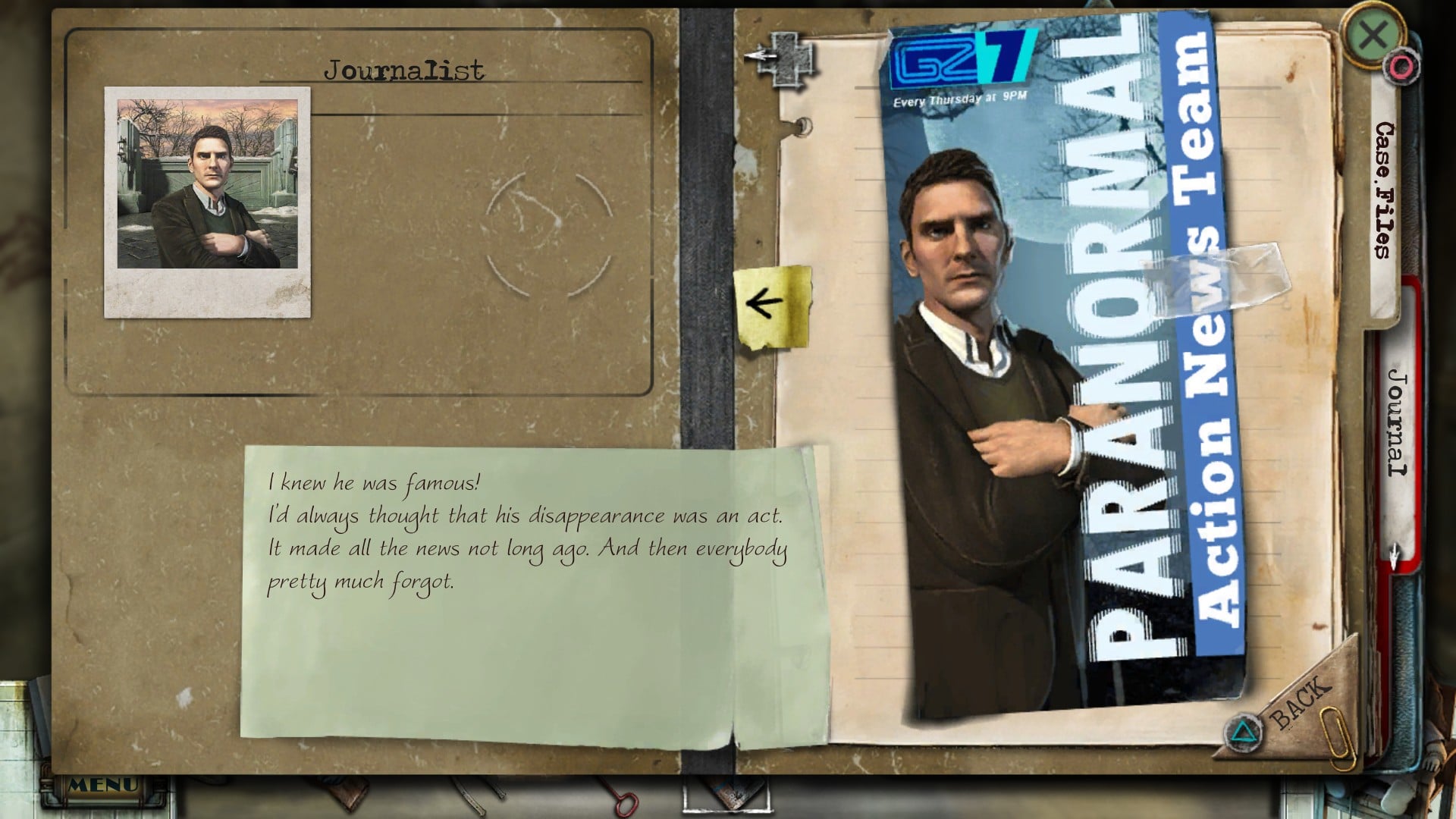Close the case file book
The width and height of the screenshot is (1456, 819).
(1372, 35)
